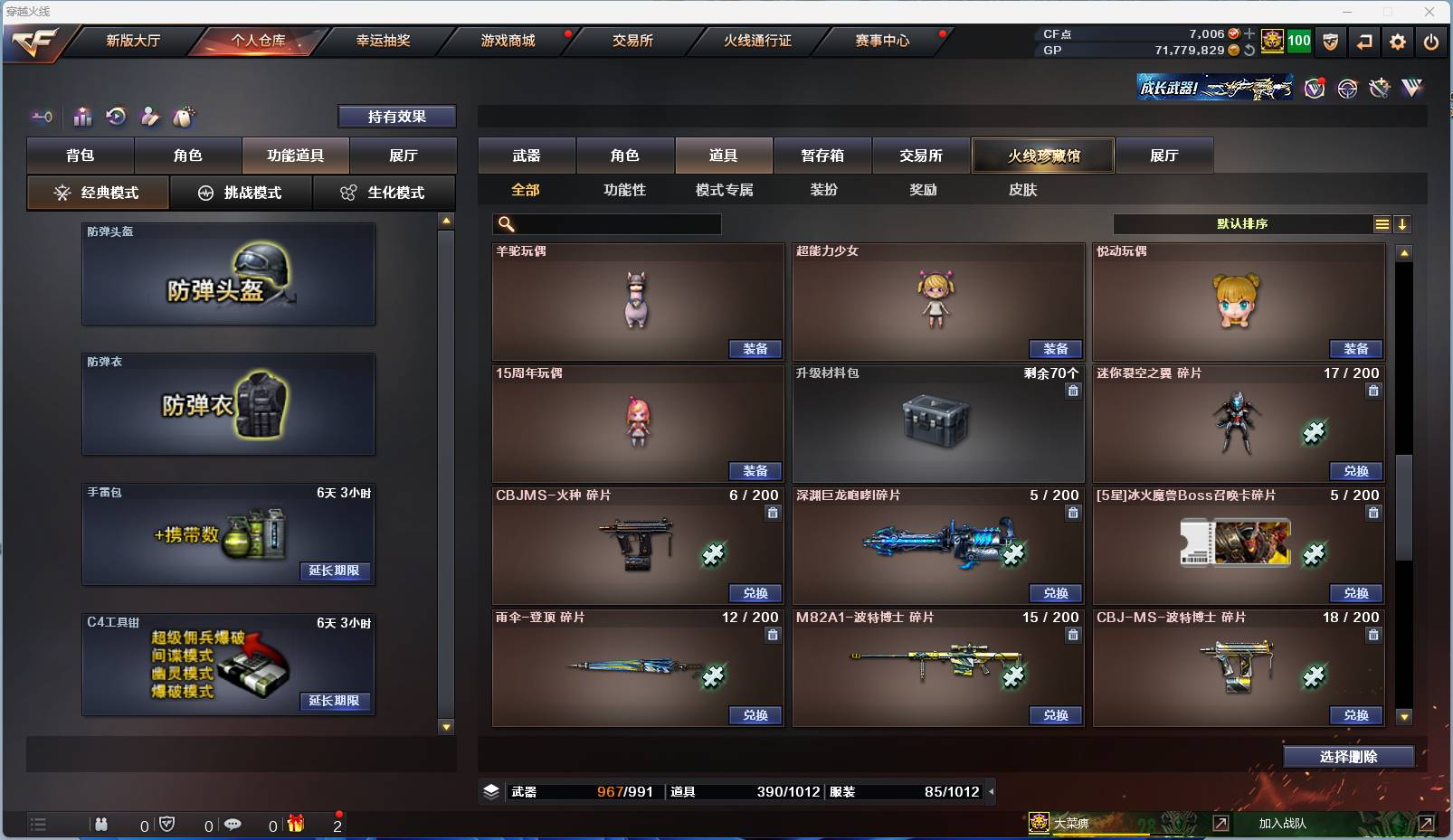Click the 持有效果 button
Image resolution: width=1453 pixels, height=840 pixels.
coord(397,116)
